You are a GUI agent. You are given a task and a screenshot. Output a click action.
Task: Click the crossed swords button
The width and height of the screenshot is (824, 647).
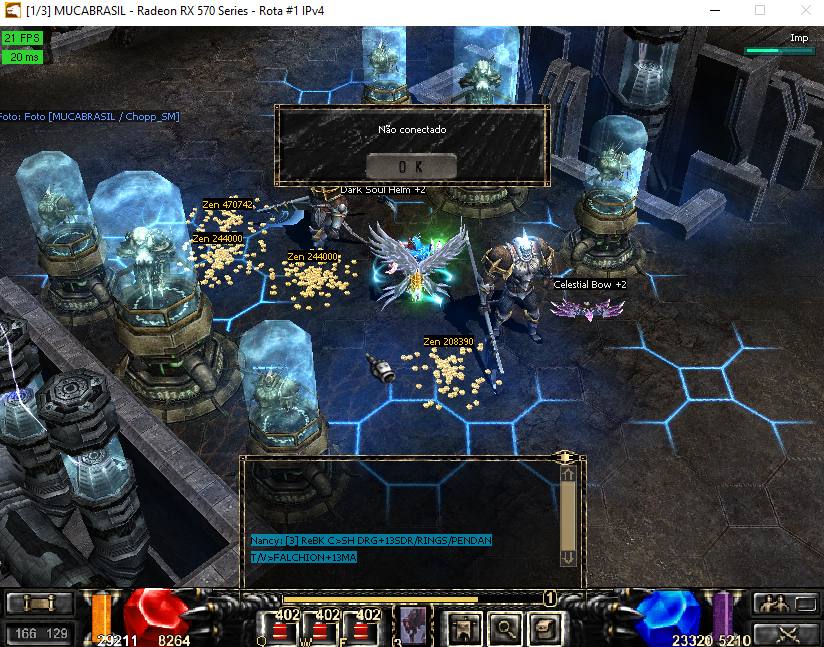click(x=786, y=632)
